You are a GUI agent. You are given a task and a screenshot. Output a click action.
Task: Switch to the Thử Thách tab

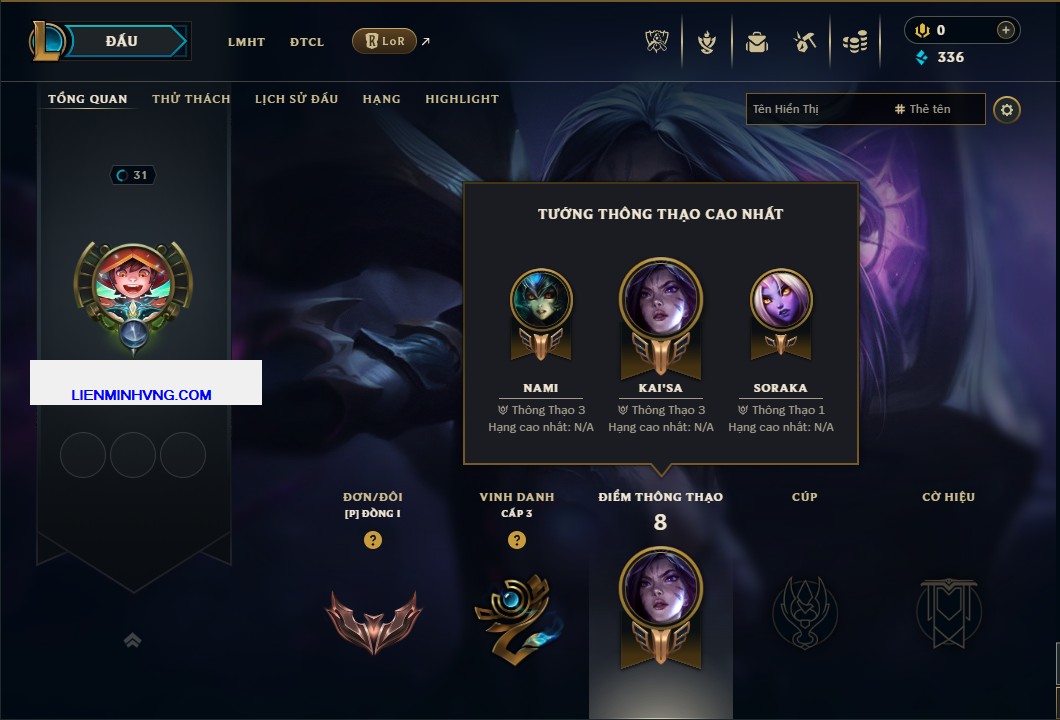pos(191,99)
